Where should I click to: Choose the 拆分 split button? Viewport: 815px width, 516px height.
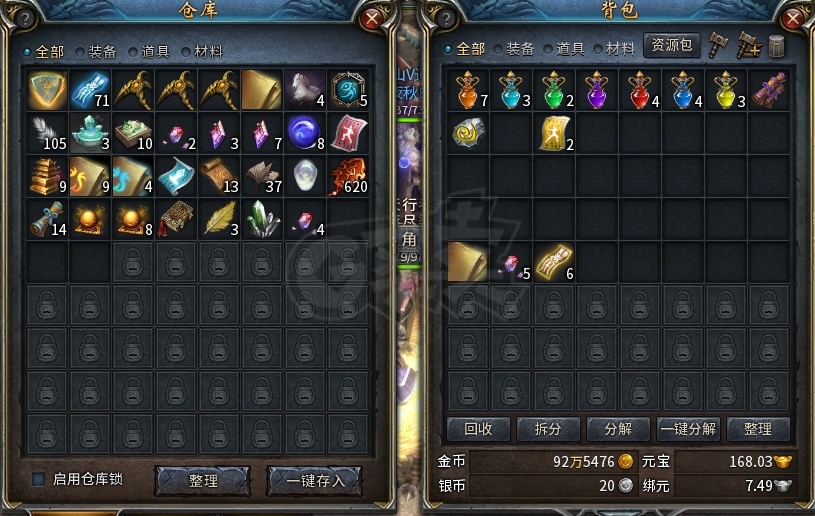(x=547, y=429)
